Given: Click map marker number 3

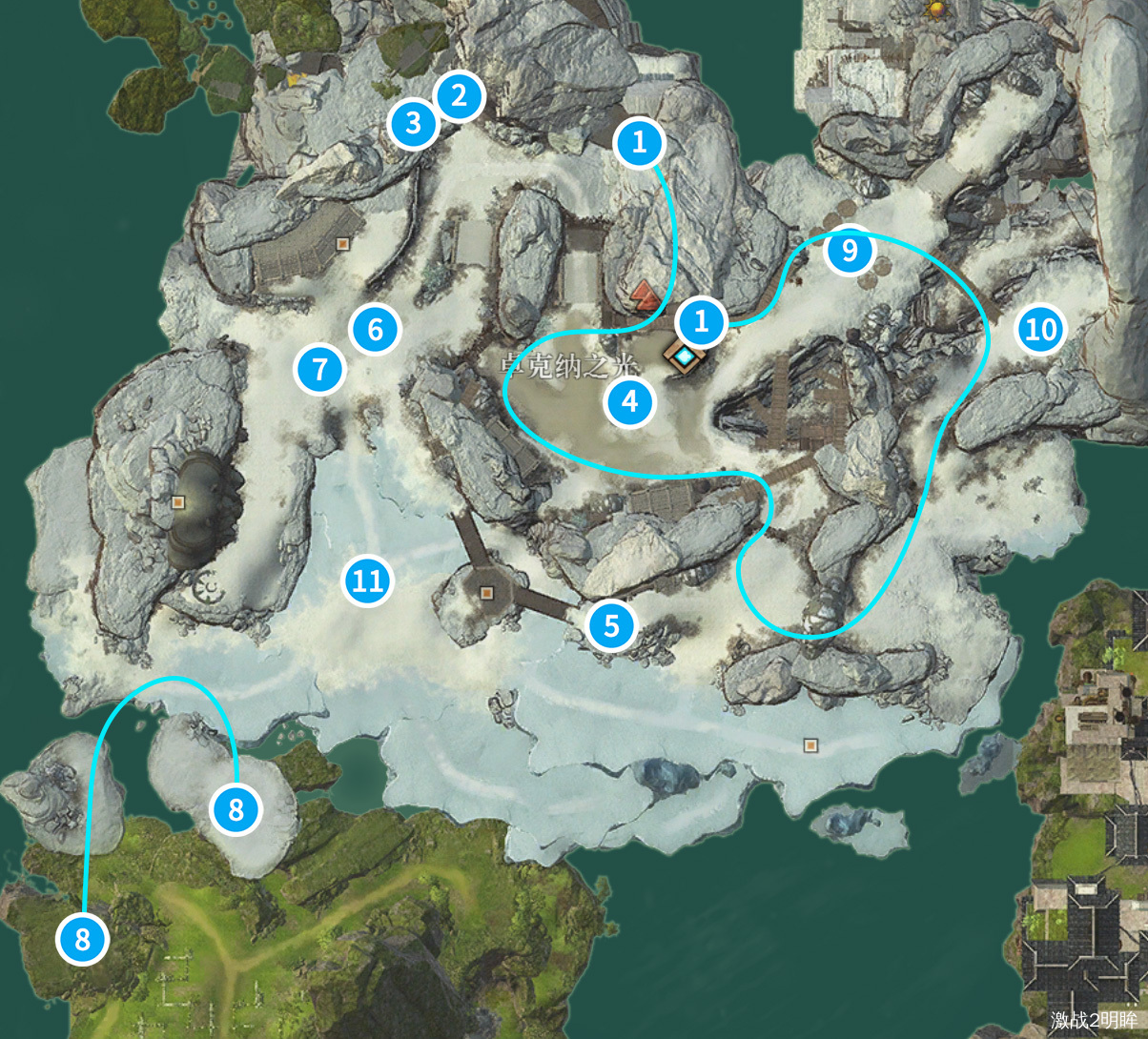Looking at the screenshot, I should [413, 123].
